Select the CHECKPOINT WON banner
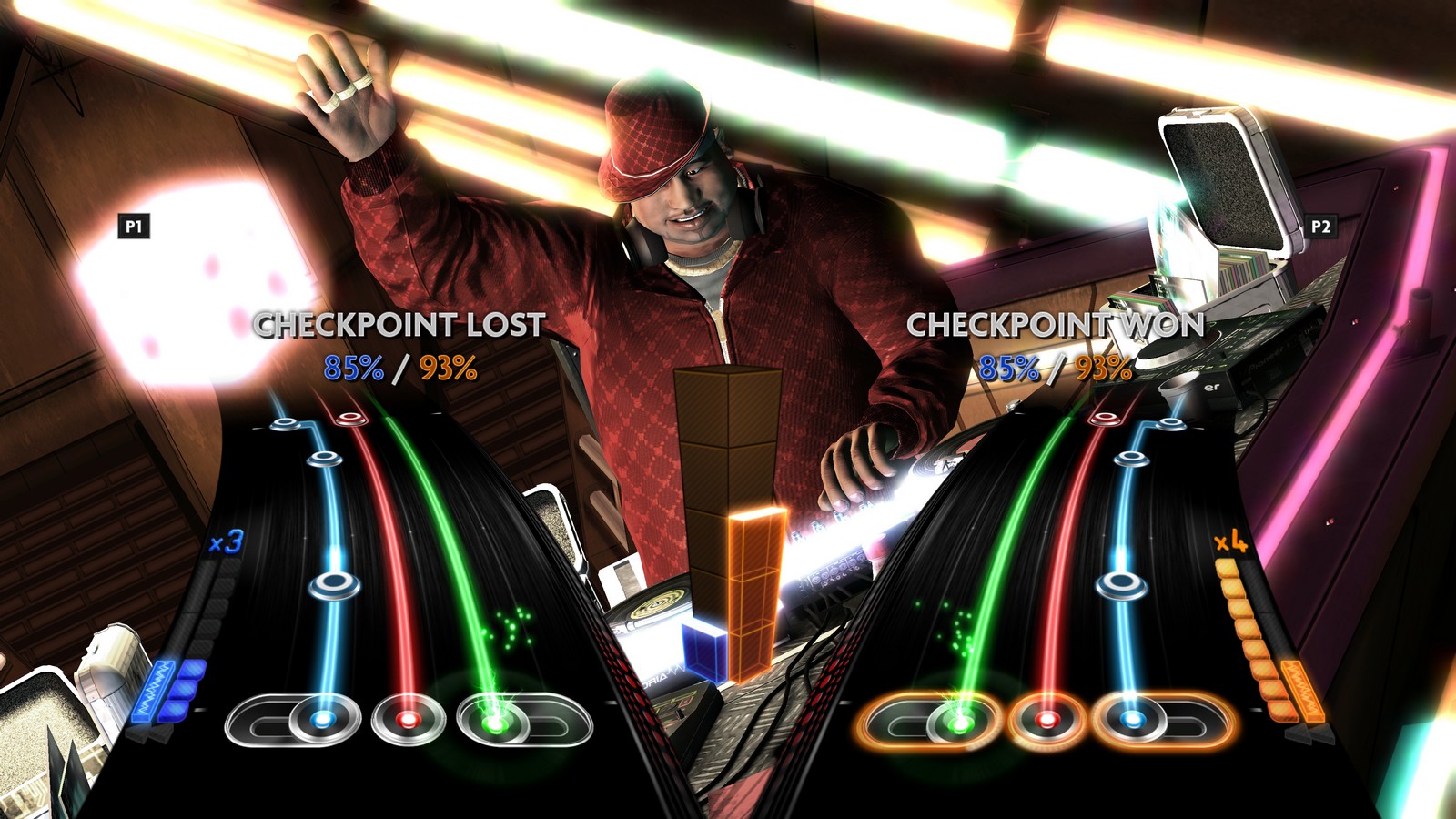The height and width of the screenshot is (819, 1456). coord(1057,323)
